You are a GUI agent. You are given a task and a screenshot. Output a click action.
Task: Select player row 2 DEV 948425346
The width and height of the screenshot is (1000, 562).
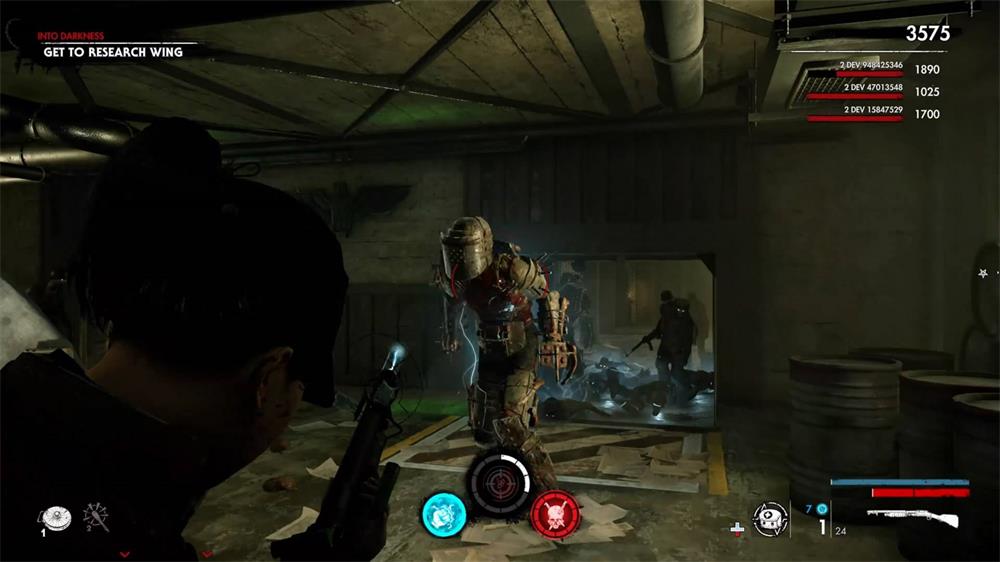click(872, 68)
